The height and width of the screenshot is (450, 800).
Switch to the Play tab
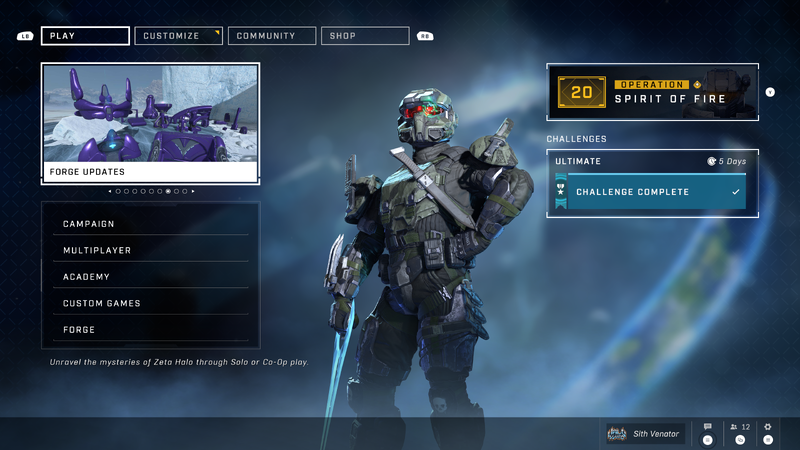tap(85, 36)
